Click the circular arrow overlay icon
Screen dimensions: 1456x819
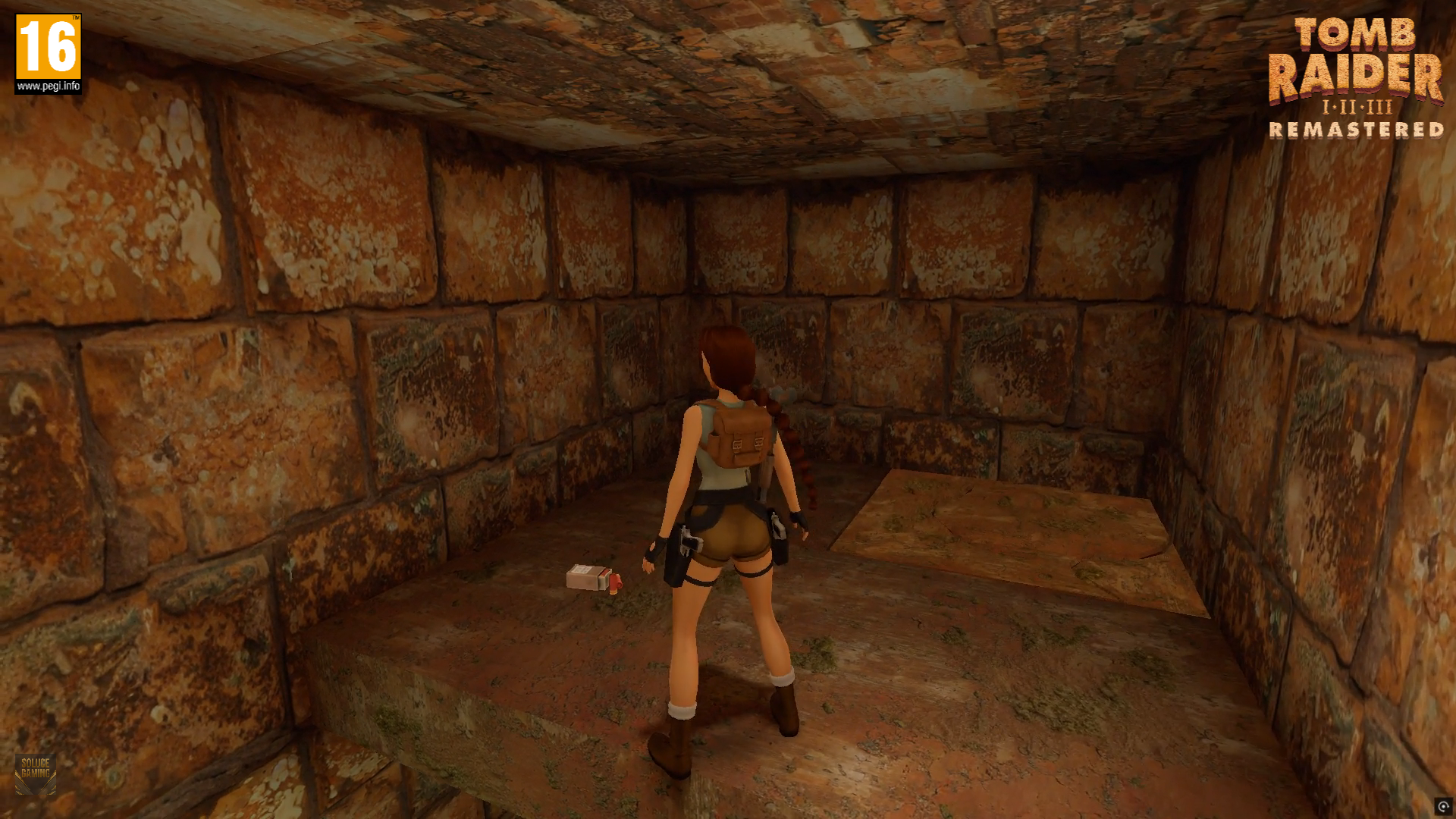tap(1443, 806)
